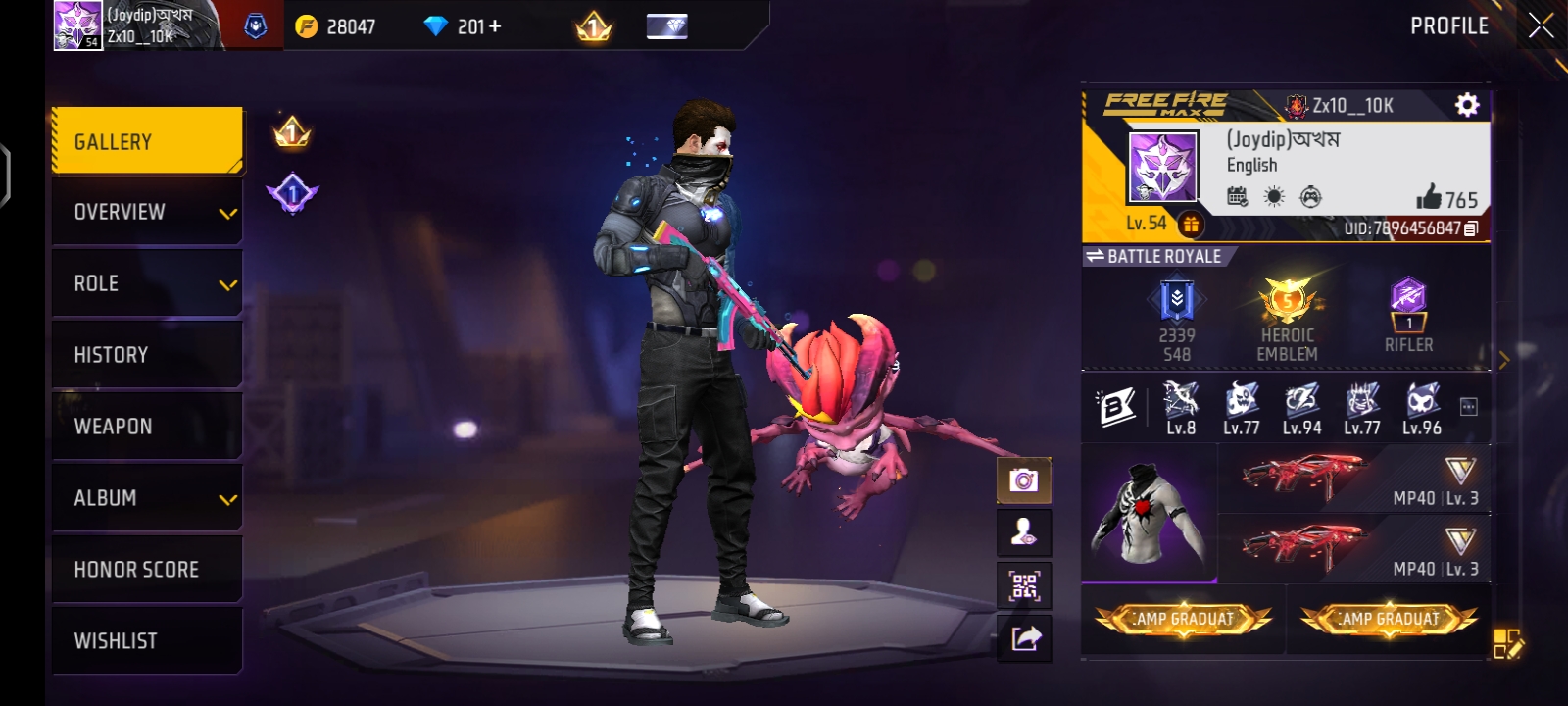Switch to the HISTORY tab
1568x706 pixels.
tap(147, 354)
